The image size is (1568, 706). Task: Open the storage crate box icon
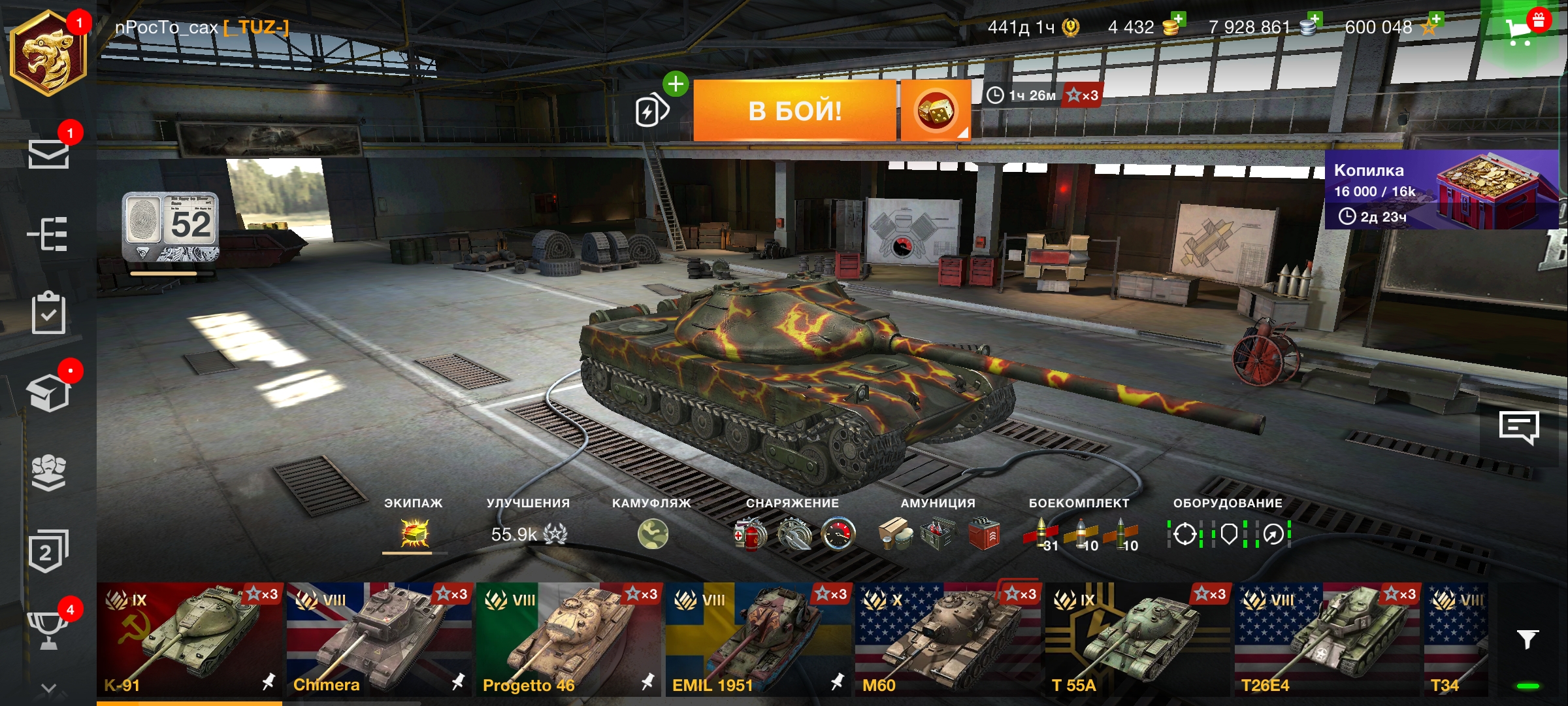pos(48,392)
